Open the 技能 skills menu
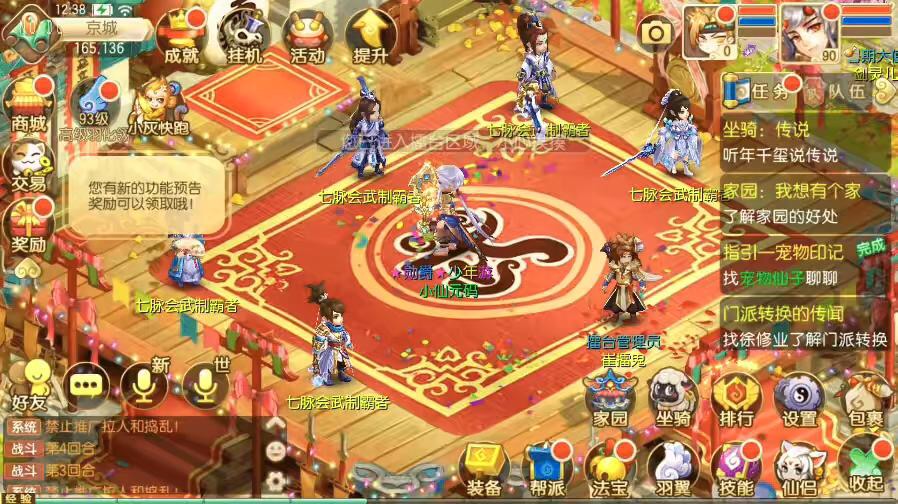Screen dimensions: 898x504 click(736, 470)
